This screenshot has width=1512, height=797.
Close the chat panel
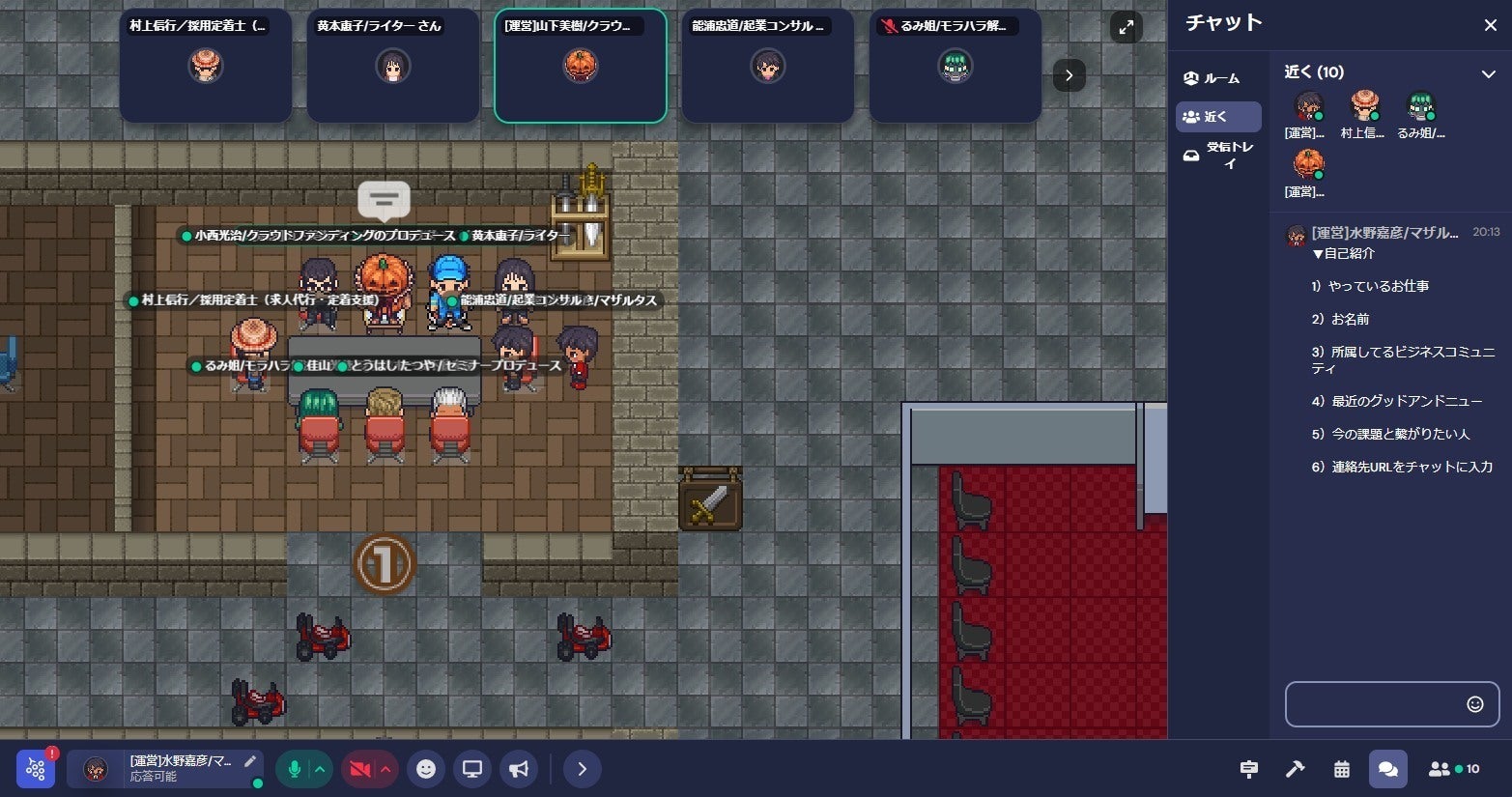1490,25
